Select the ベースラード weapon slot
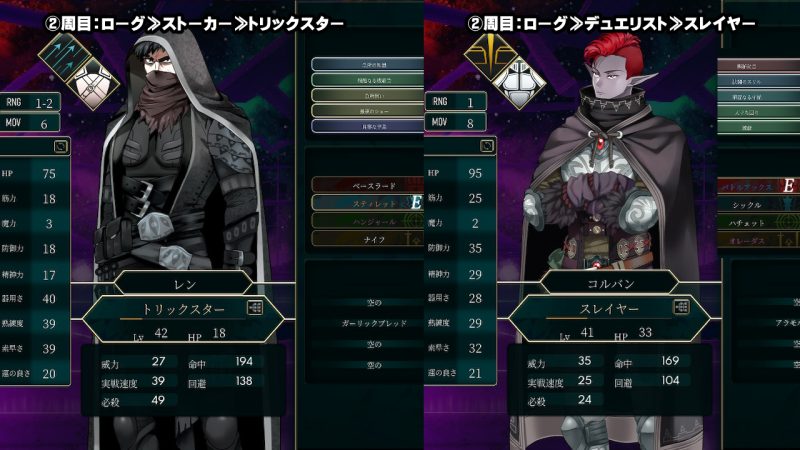This screenshot has height=450, width=800. pyautogui.click(x=360, y=186)
